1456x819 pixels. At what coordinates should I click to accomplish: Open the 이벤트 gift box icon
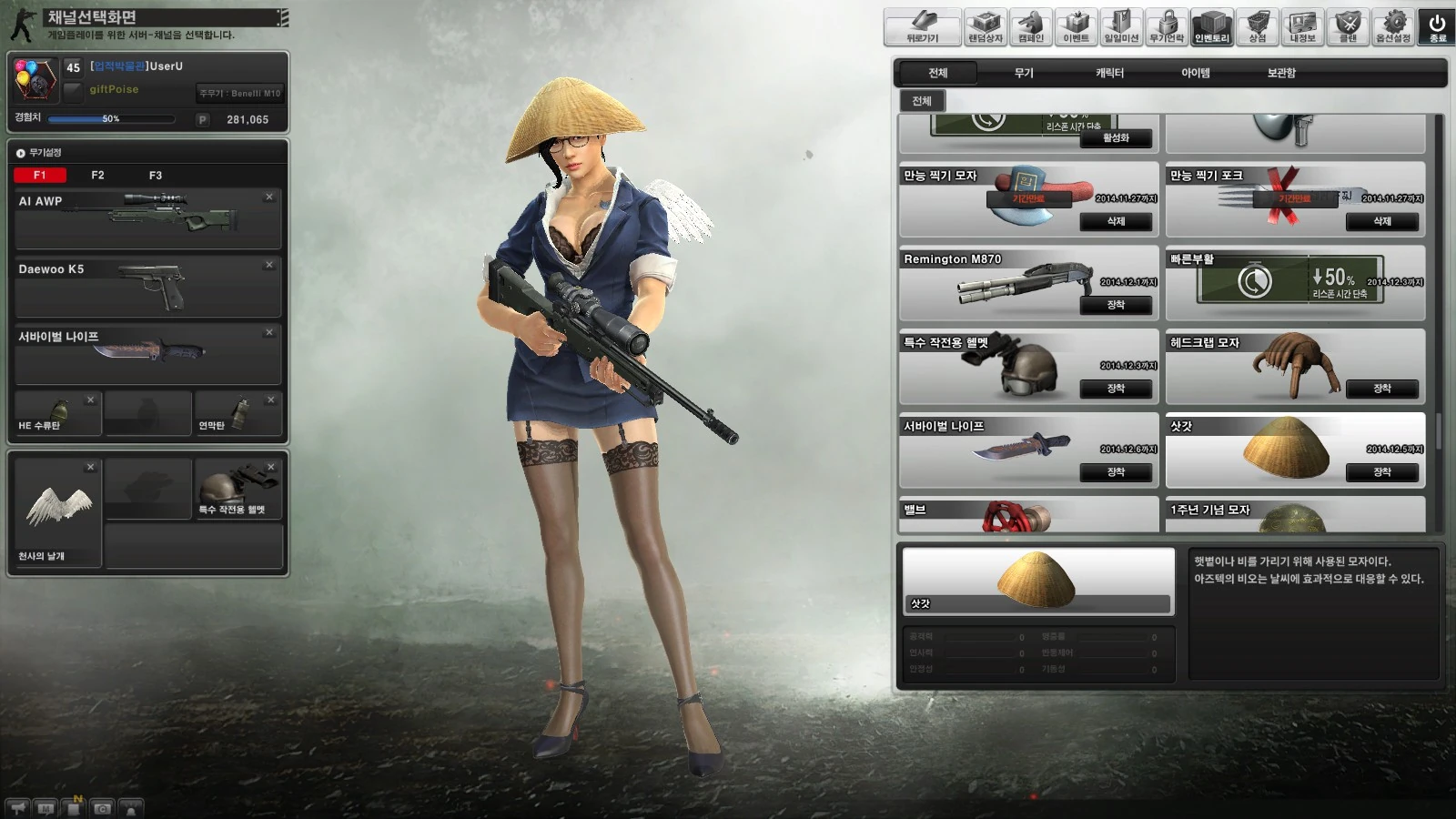pyautogui.click(x=1075, y=23)
